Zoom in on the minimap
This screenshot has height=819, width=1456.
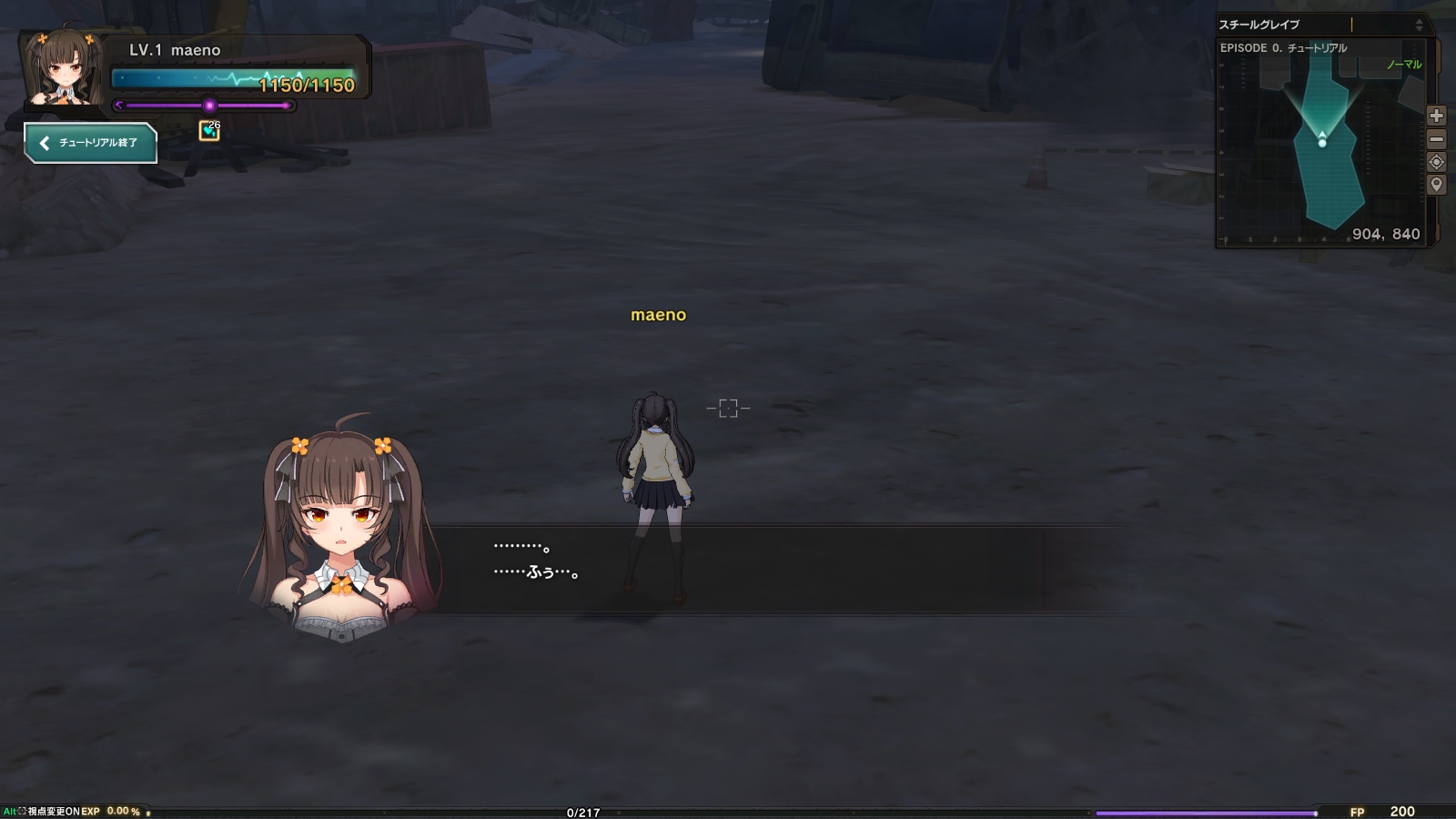(x=1436, y=116)
